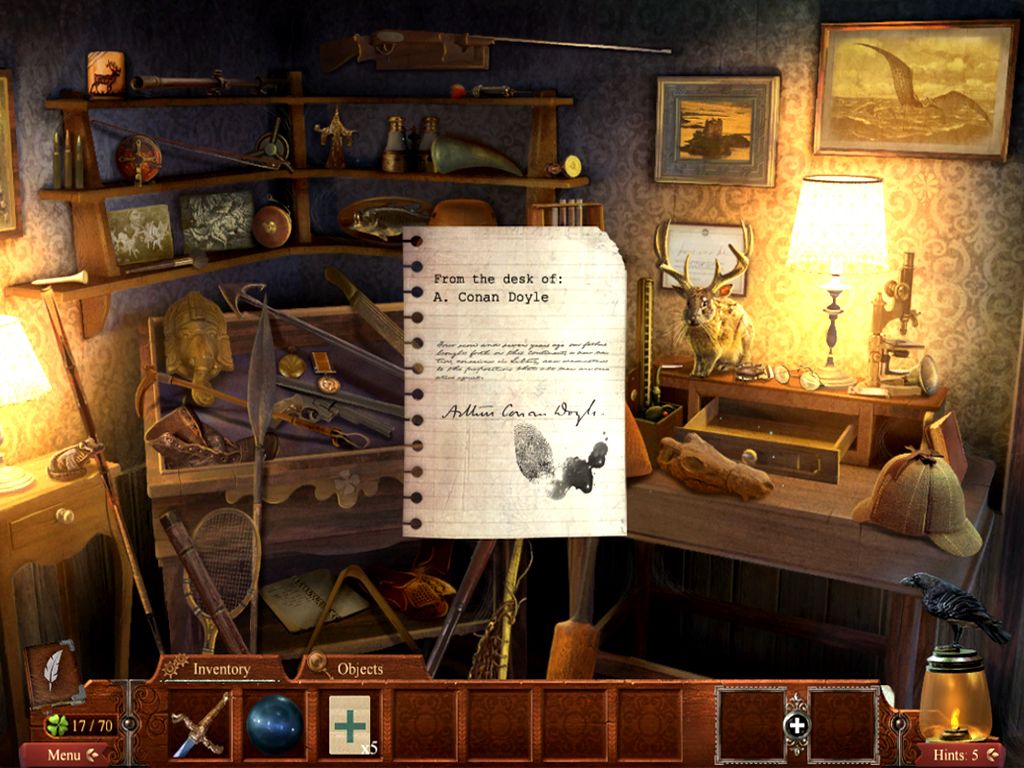
Task: Select the sword in the inventory
Action: (x=200, y=724)
